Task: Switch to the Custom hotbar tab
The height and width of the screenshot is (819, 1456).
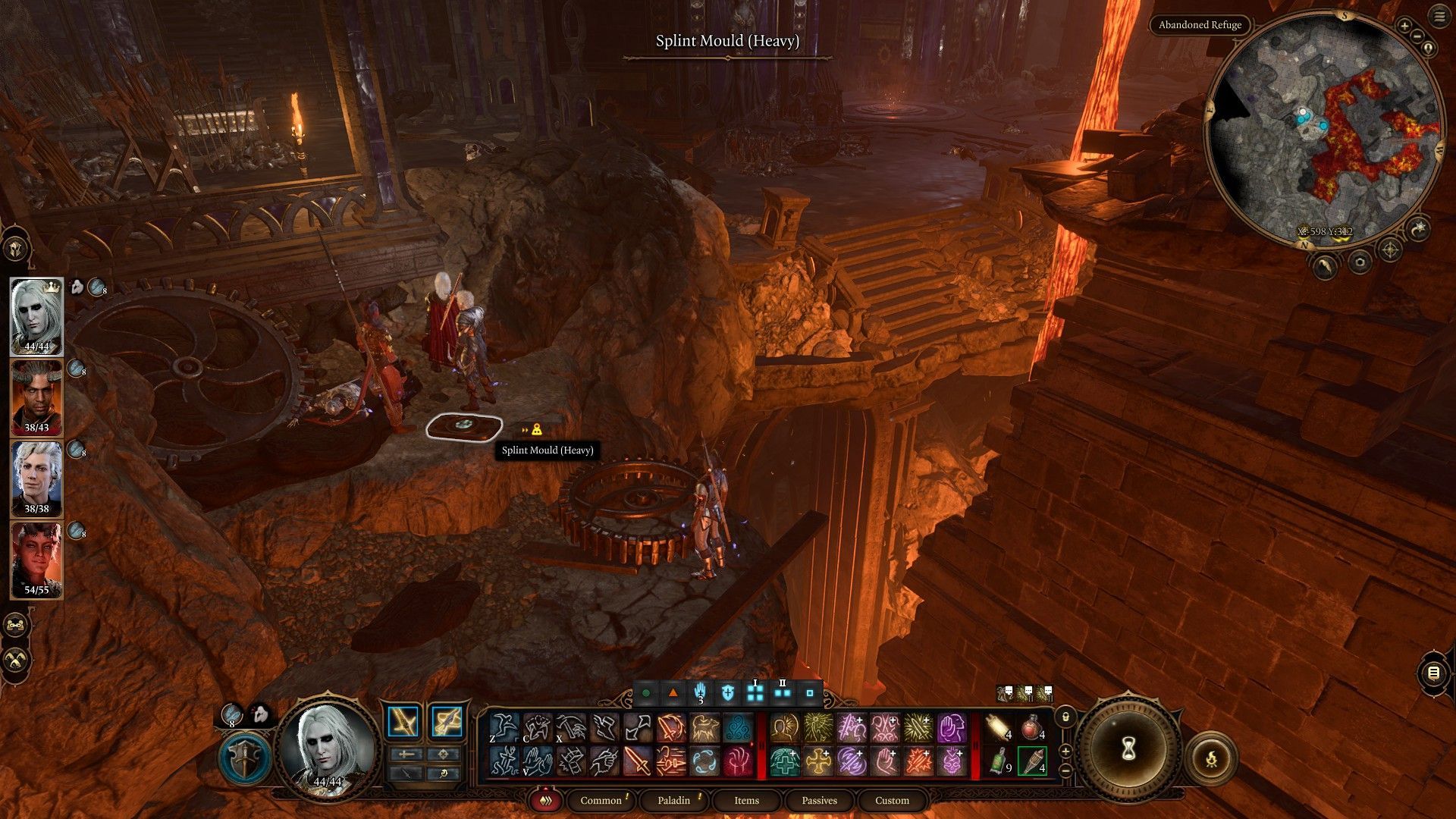Action: pyautogui.click(x=892, y=800)
